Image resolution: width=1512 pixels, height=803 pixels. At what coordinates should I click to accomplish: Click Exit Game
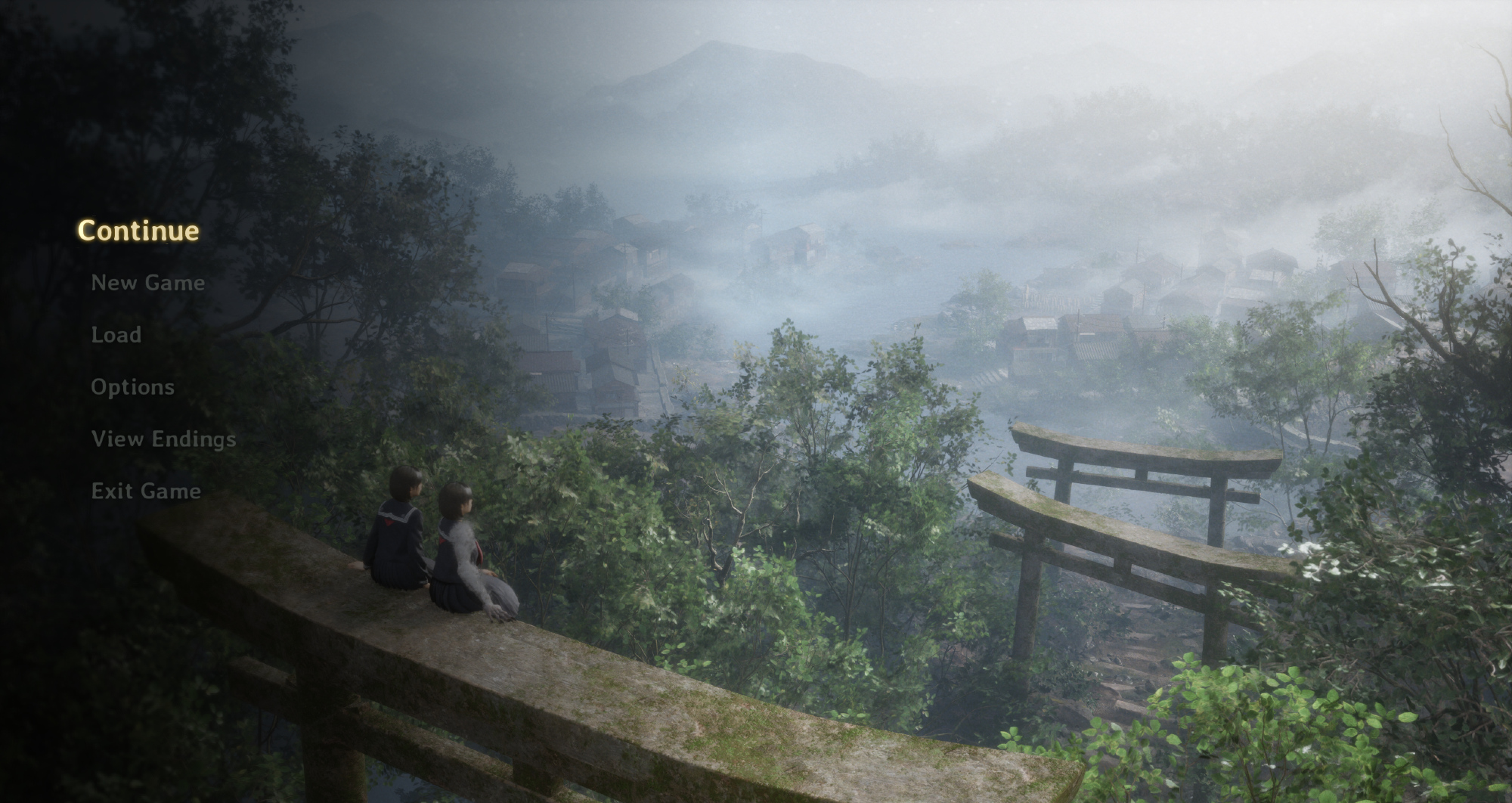[146, 491]
